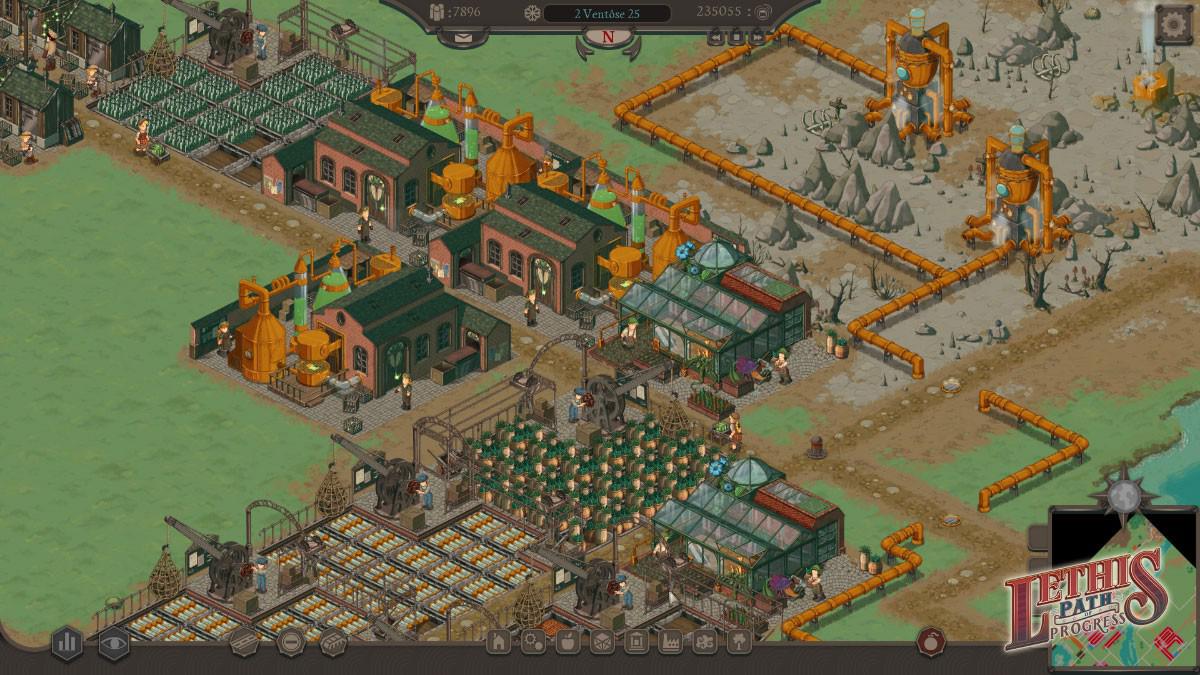Image resolution: width=1200 pixels, height=675 pixels.
Task: Click the red round button near minimap
Action: click(932, 640)
